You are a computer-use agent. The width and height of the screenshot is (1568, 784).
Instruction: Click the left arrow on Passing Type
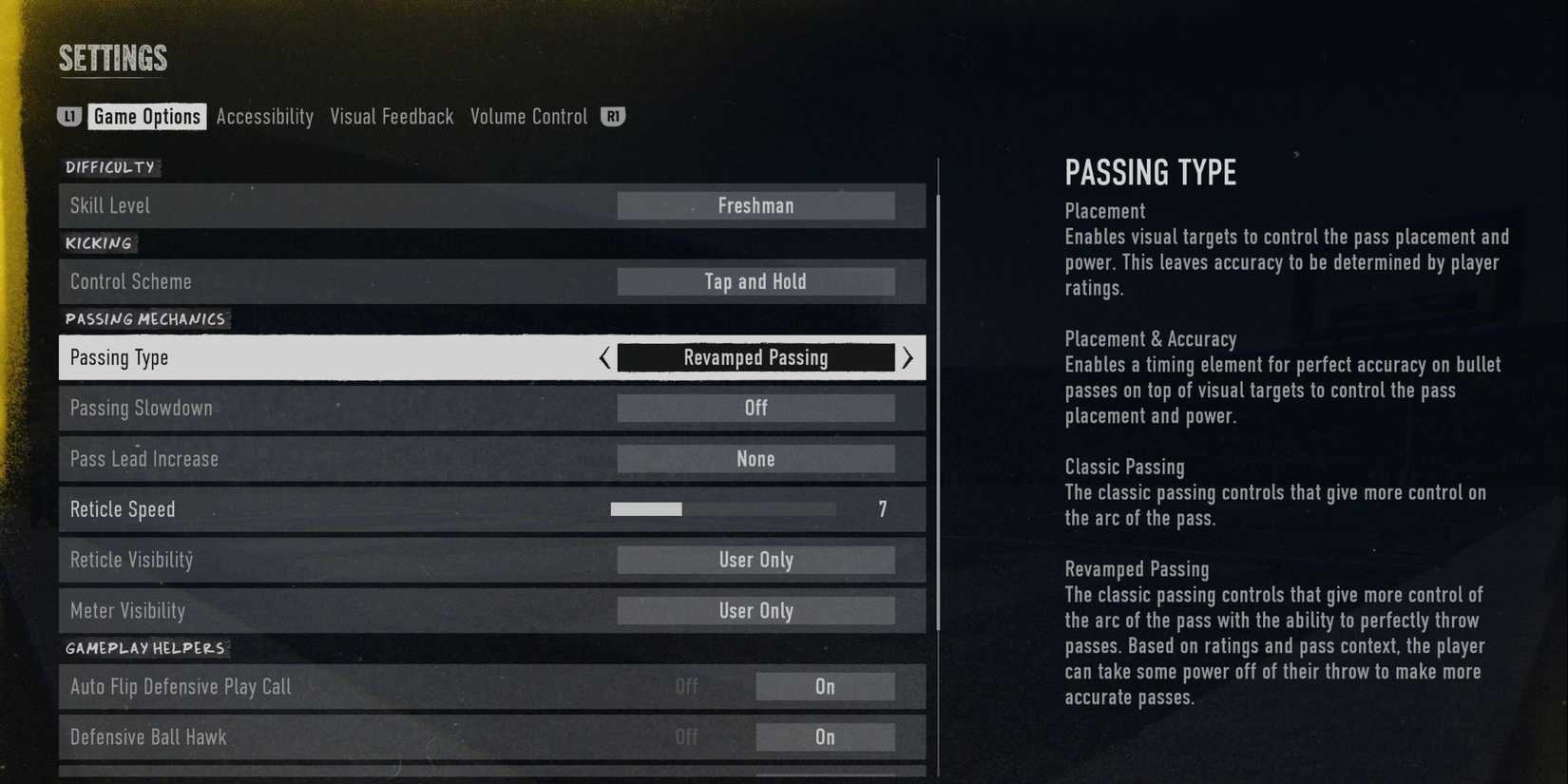(605, 358)
